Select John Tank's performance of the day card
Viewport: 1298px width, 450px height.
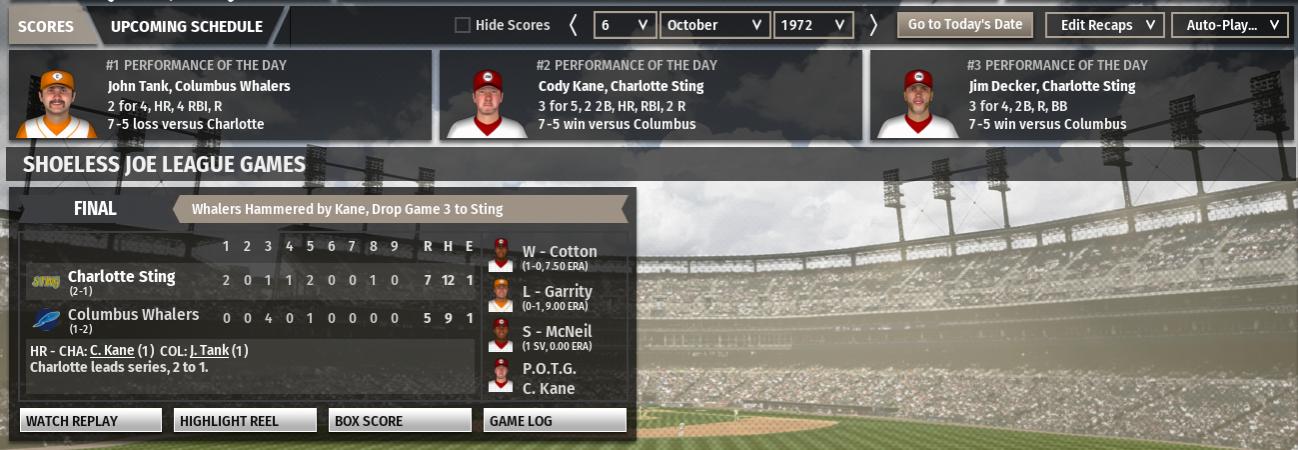click(x=220, y=96)
